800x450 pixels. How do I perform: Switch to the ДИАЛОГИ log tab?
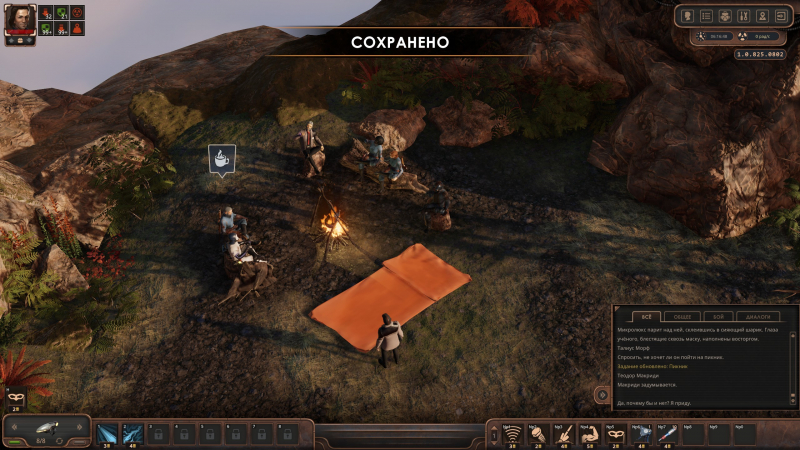[x=760, y=316]
